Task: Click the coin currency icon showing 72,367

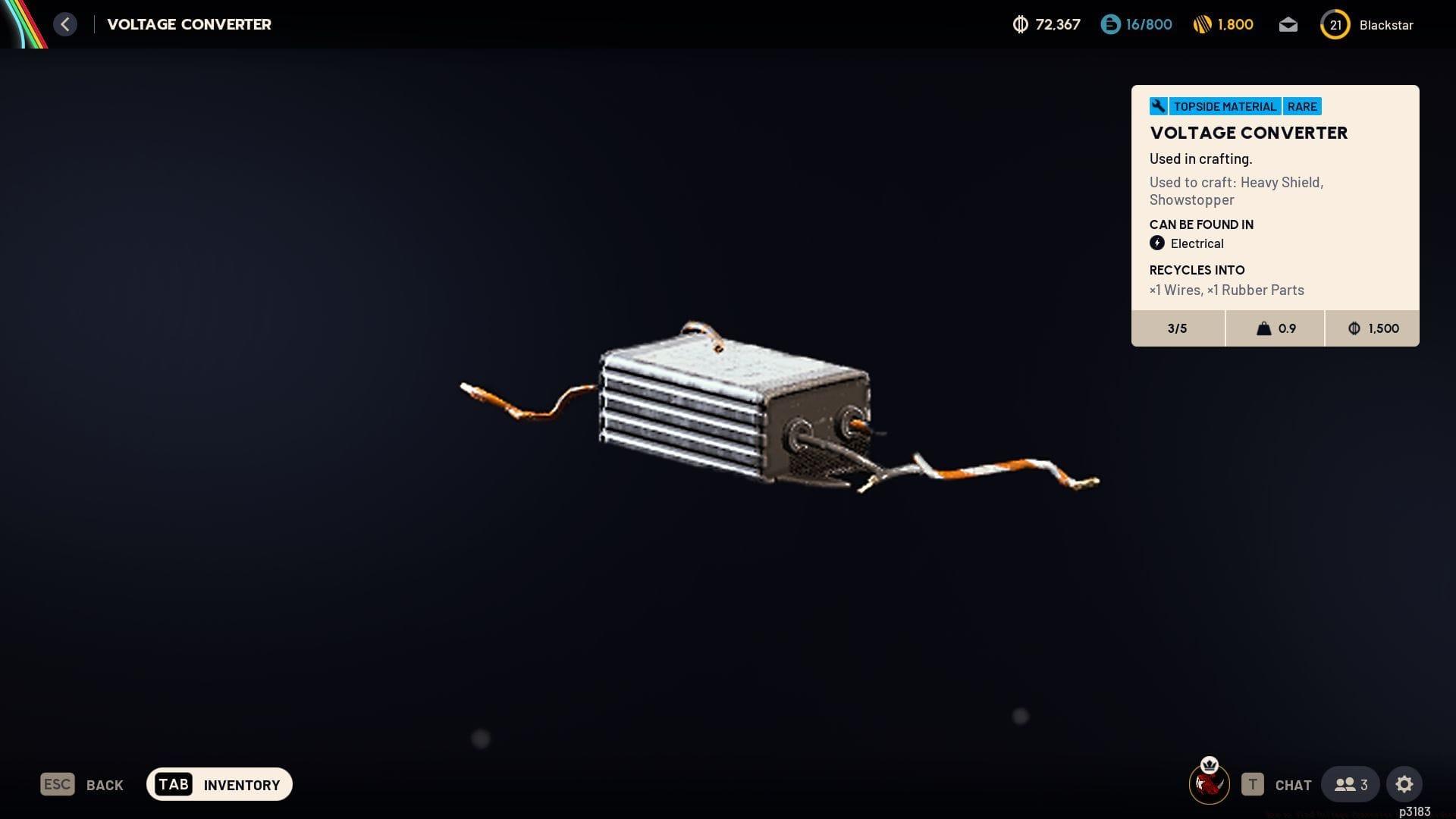Action: [x=1019, y=24]
